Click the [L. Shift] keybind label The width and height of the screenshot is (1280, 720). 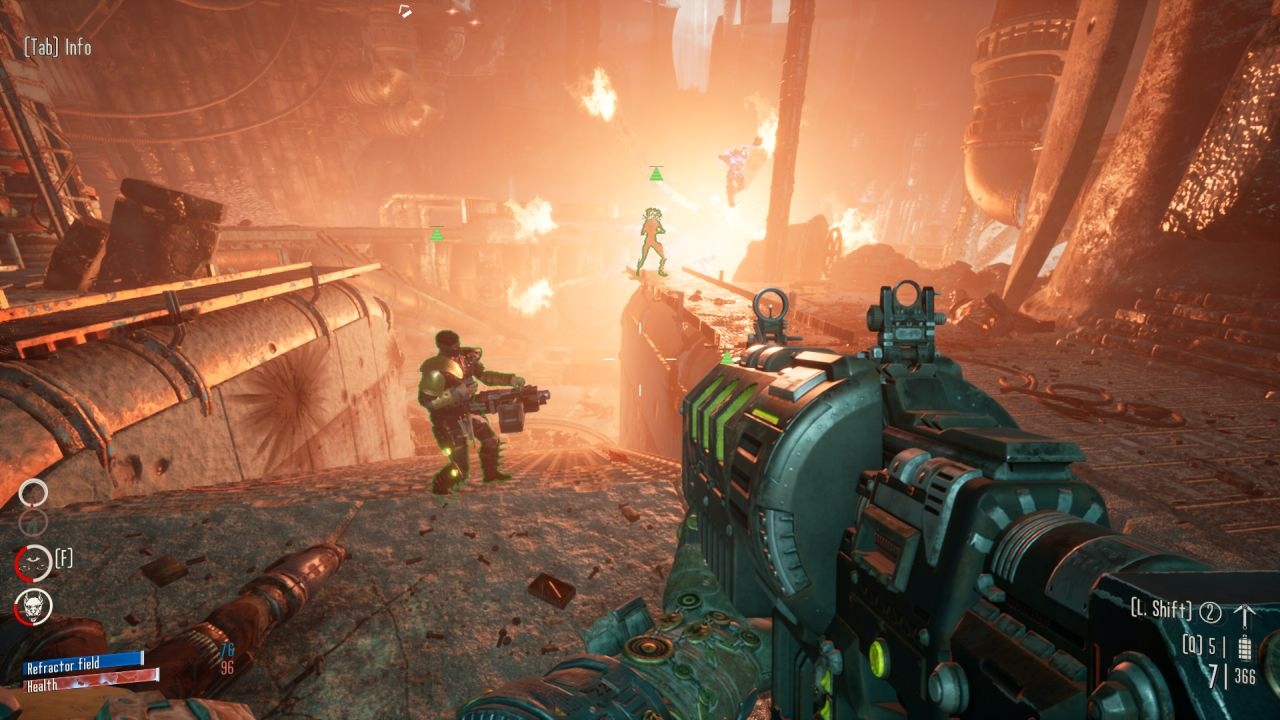point(1160,609)
